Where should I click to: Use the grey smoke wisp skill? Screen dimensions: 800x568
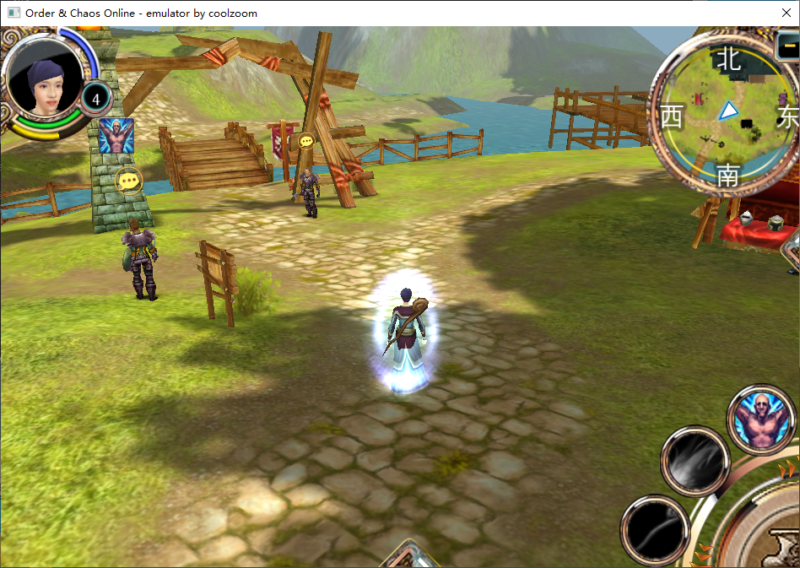(x=694, y=460)
